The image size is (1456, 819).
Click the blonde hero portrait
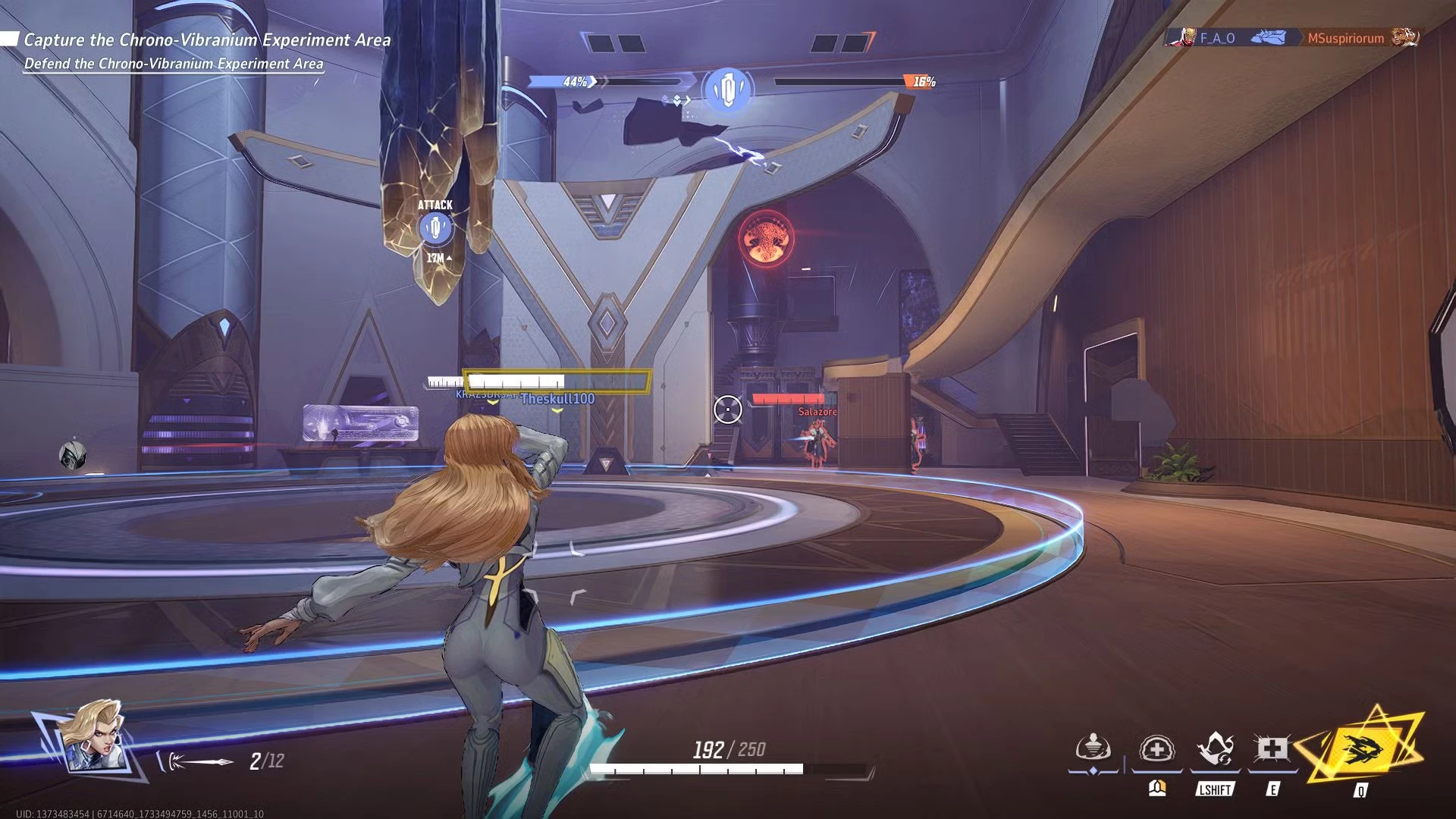[91, 737]
